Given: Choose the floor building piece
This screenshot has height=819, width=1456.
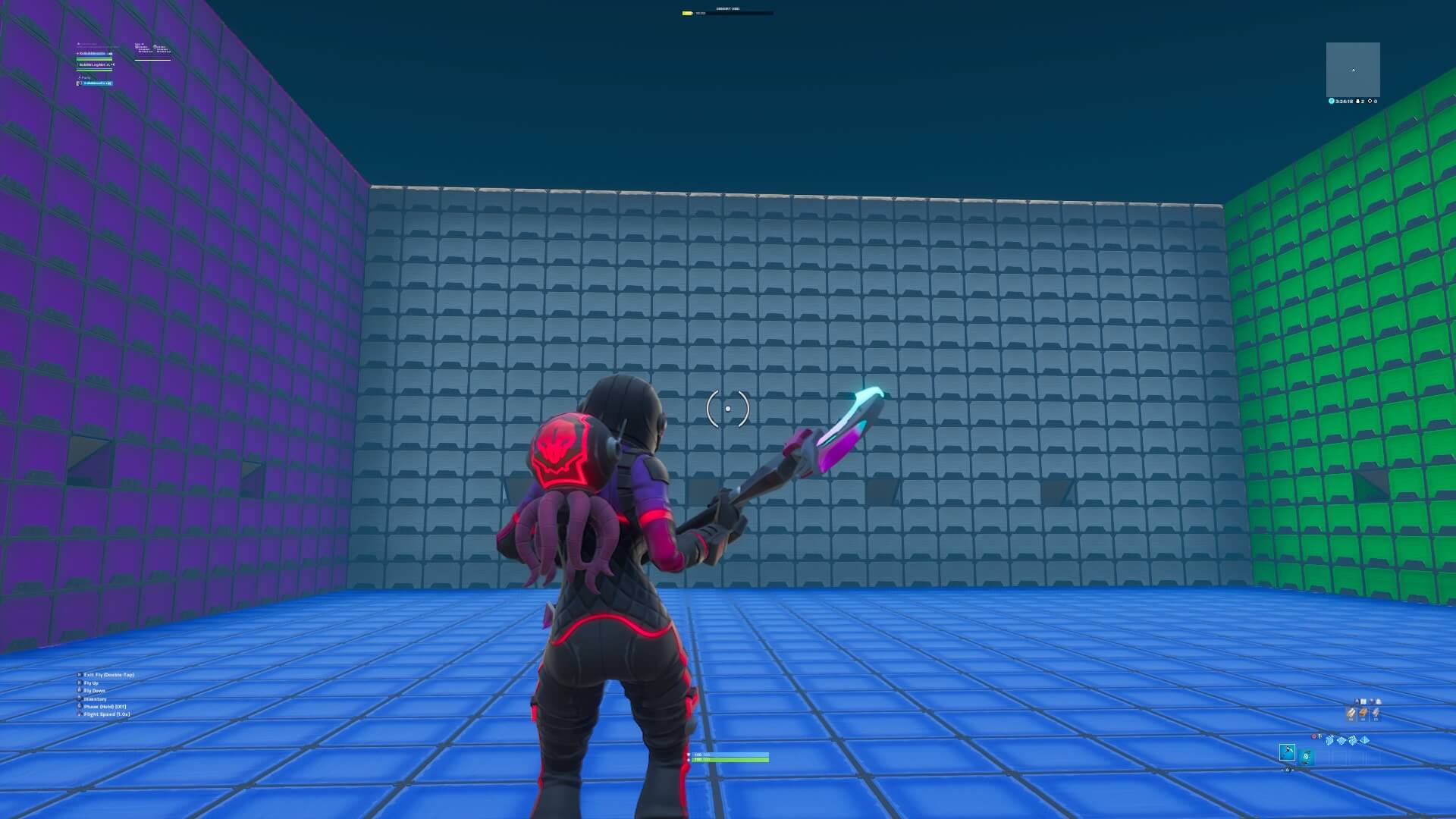Looking at the screenshot, I should pyautogui.click(x=1341, y=740).
